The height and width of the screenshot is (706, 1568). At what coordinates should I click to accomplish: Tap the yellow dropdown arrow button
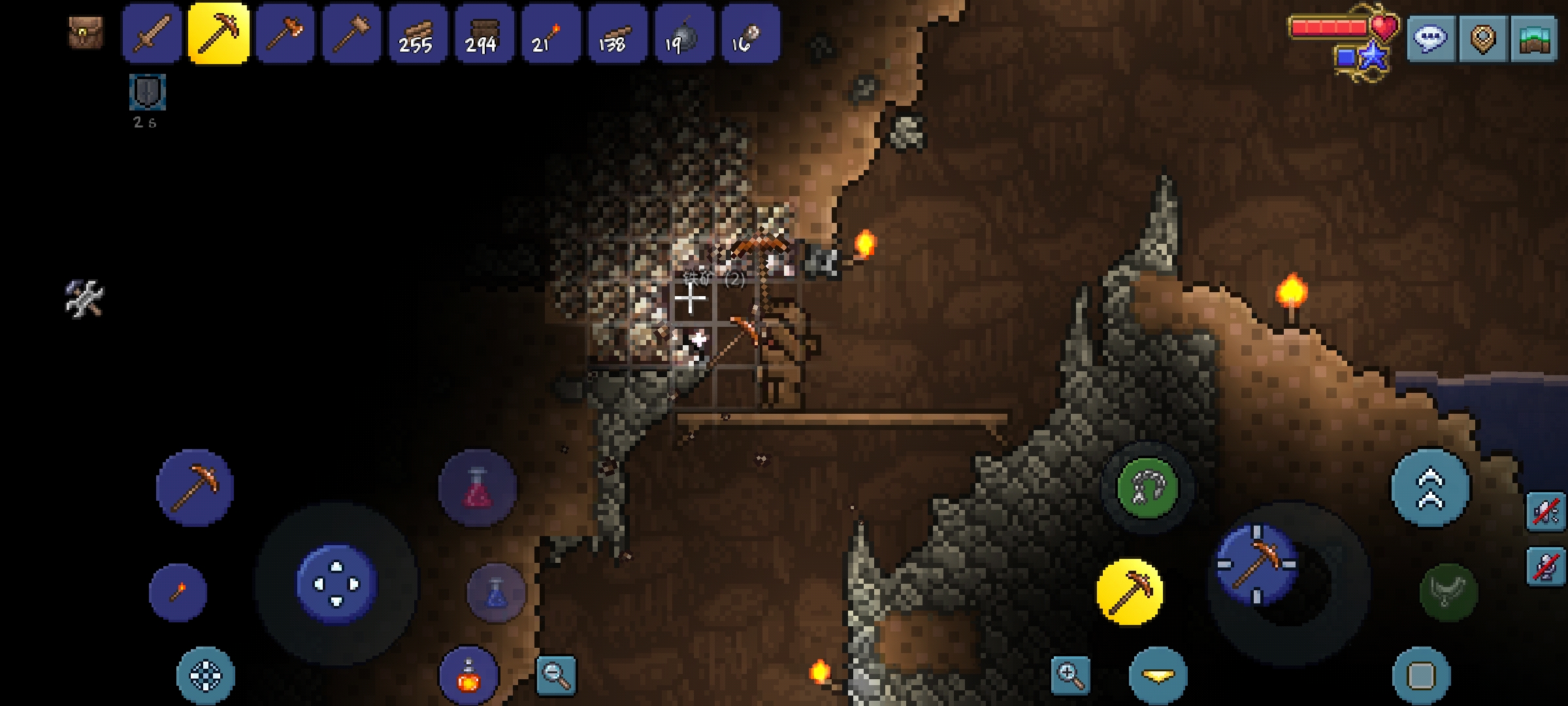pyautogui.click(x=1158, y=676)
